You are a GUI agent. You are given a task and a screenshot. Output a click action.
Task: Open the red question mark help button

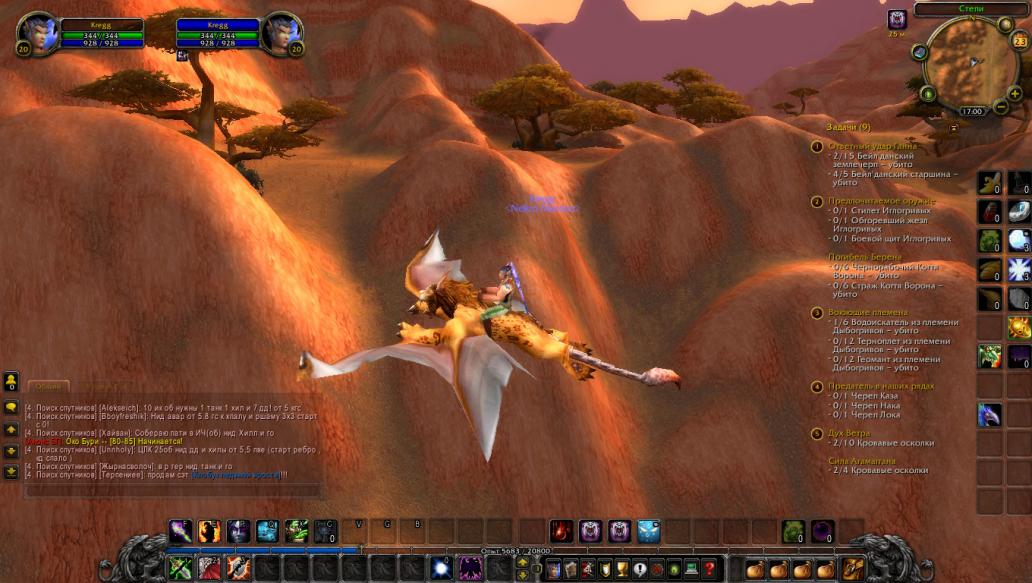coord(709,569)
